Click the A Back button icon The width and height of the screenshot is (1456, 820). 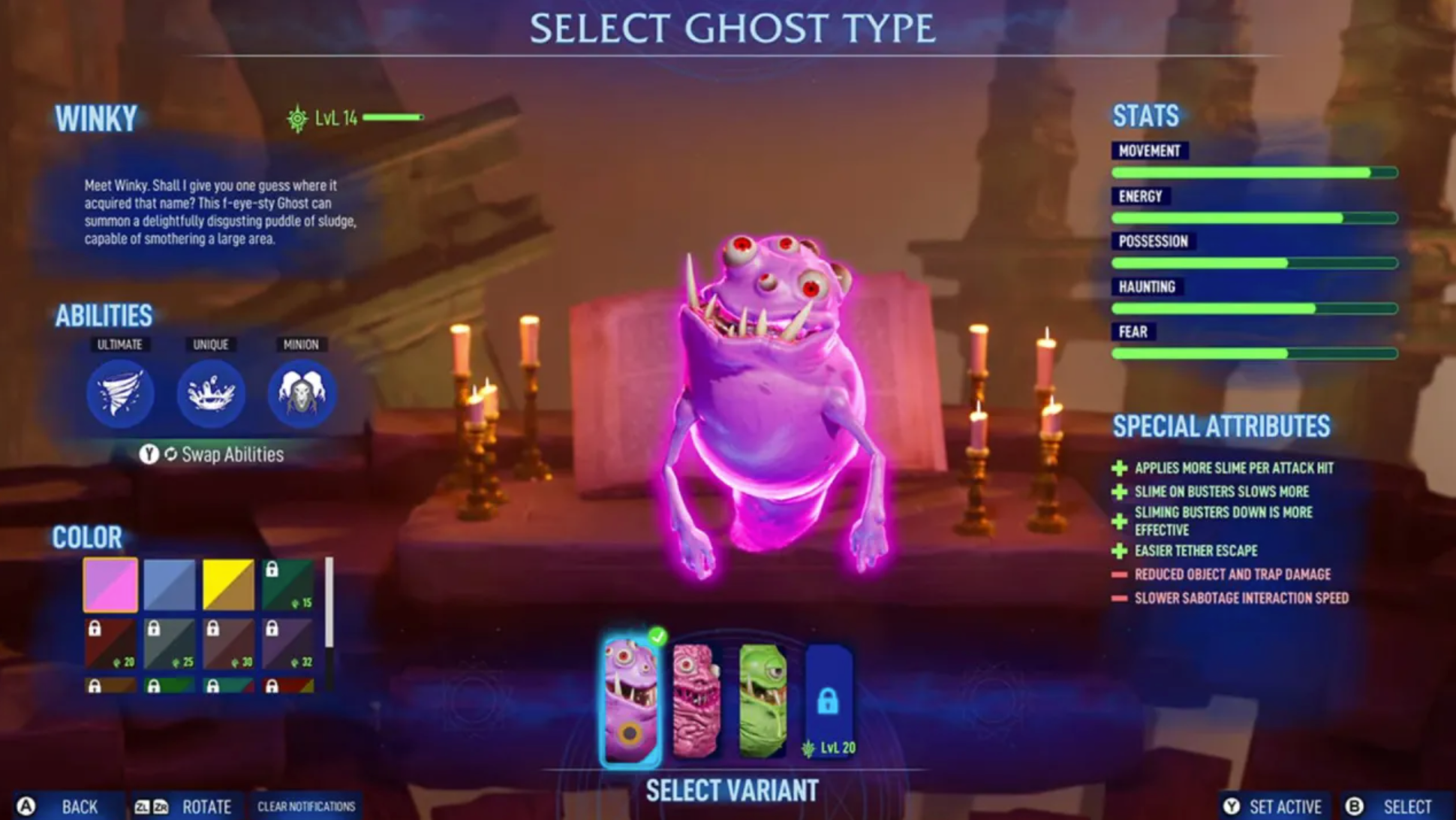coord(23,806)
